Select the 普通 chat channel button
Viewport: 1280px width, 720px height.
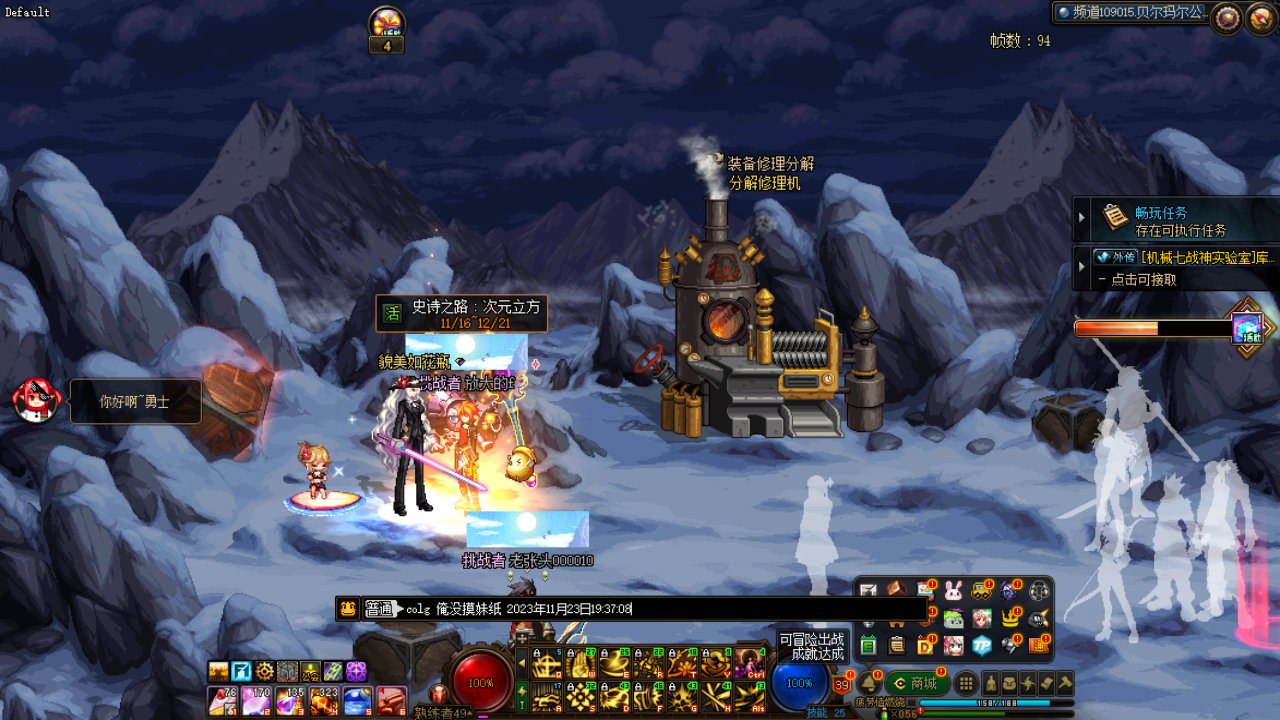click(x=379, y=608)
